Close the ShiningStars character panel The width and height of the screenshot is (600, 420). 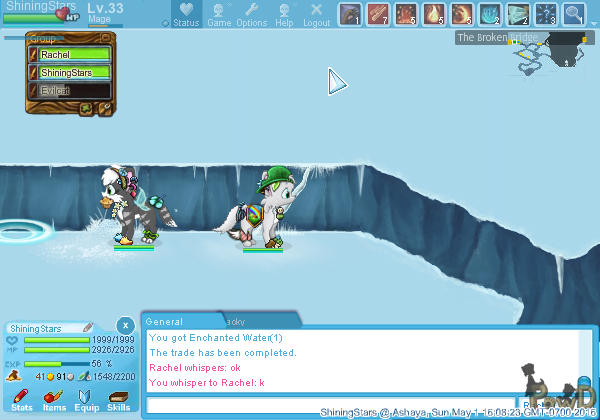(x=123, y=325)
